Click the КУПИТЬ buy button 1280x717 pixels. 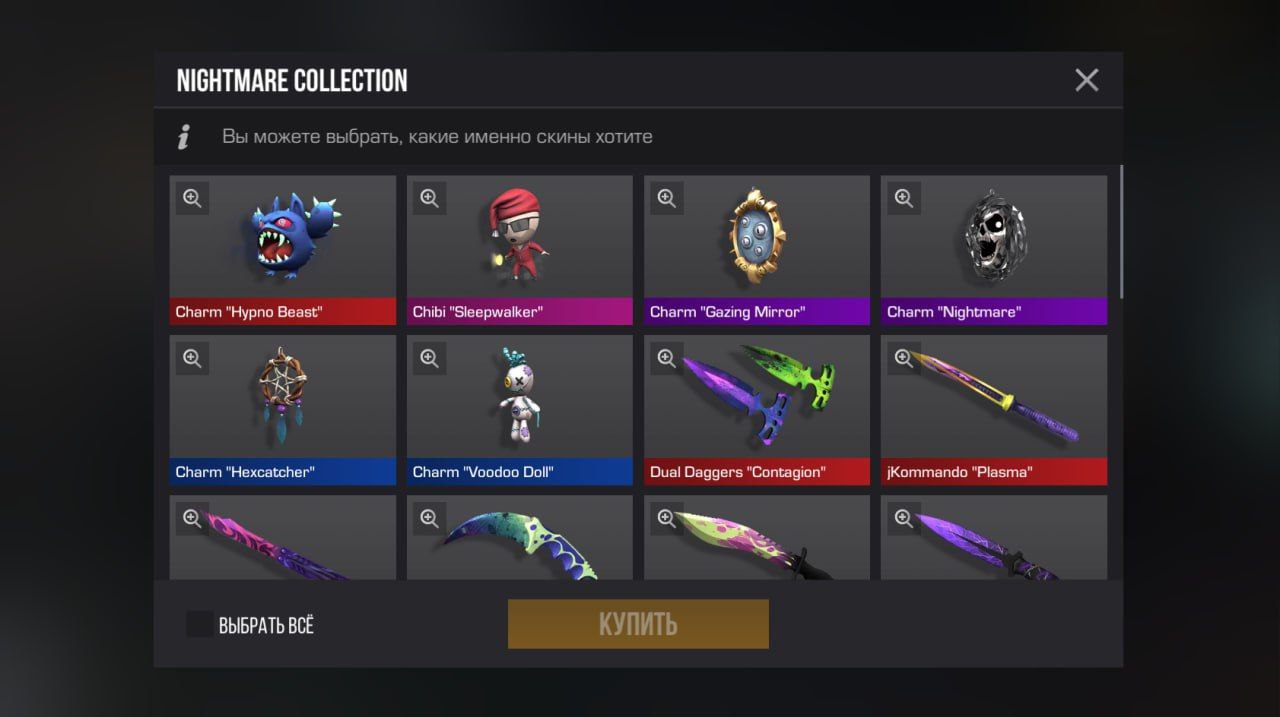638,624
